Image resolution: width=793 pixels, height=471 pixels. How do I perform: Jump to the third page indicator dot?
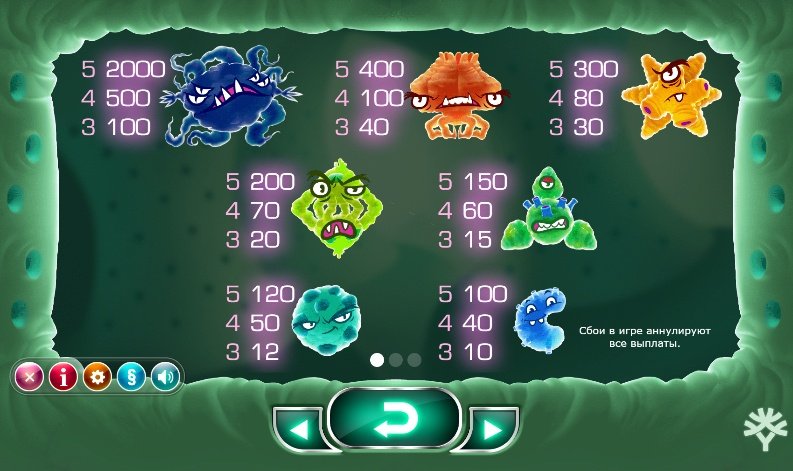414,359
